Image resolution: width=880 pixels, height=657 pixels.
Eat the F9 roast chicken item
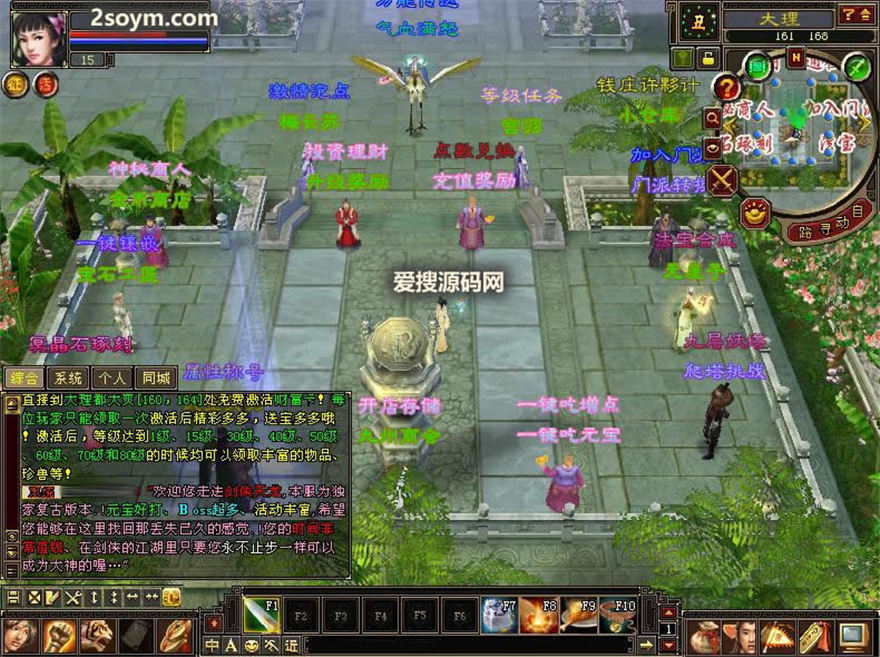tap(579, 611)
